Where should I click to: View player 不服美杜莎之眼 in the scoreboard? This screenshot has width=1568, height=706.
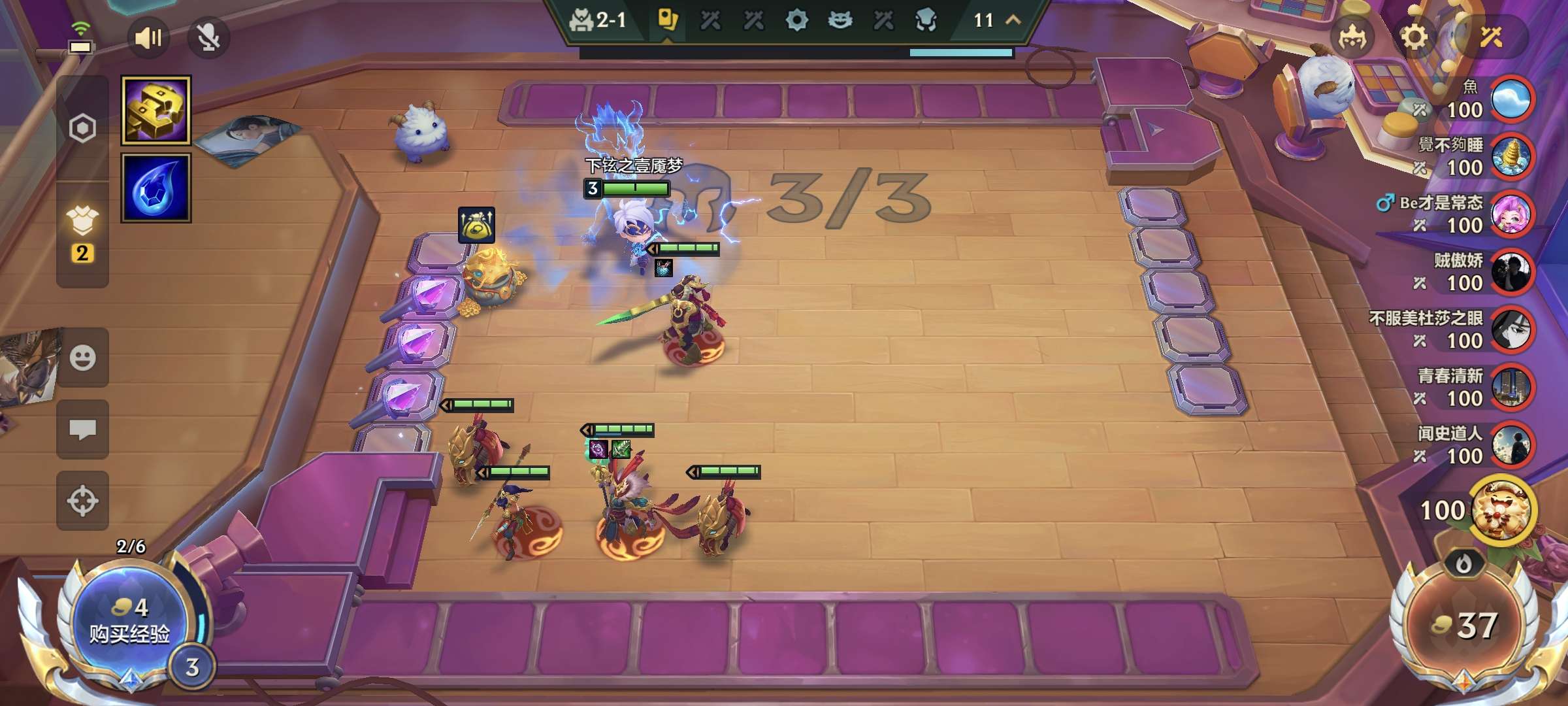[1511, 329]
